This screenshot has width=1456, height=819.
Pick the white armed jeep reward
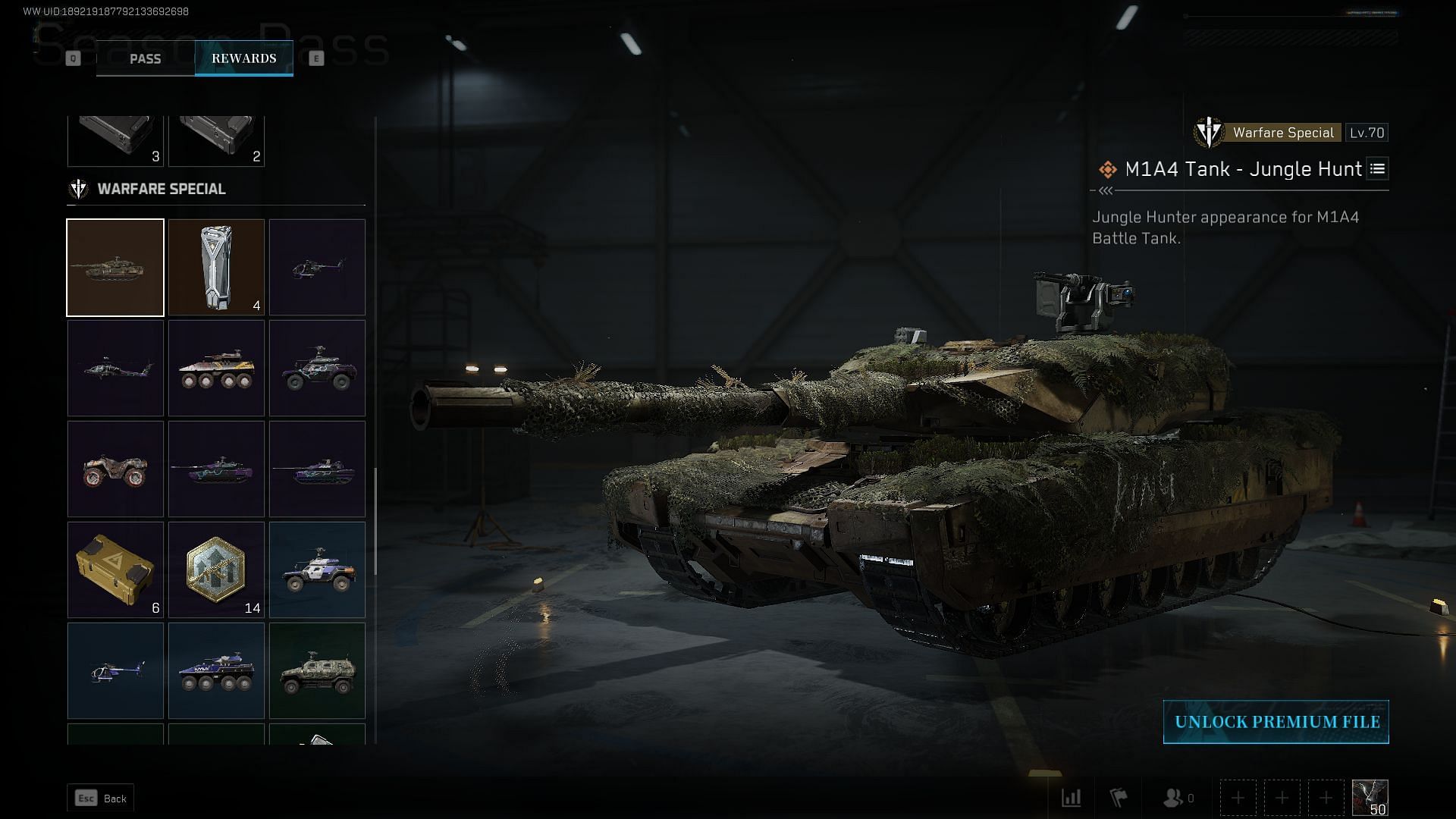pyautogui.click(x=317, y=570)
